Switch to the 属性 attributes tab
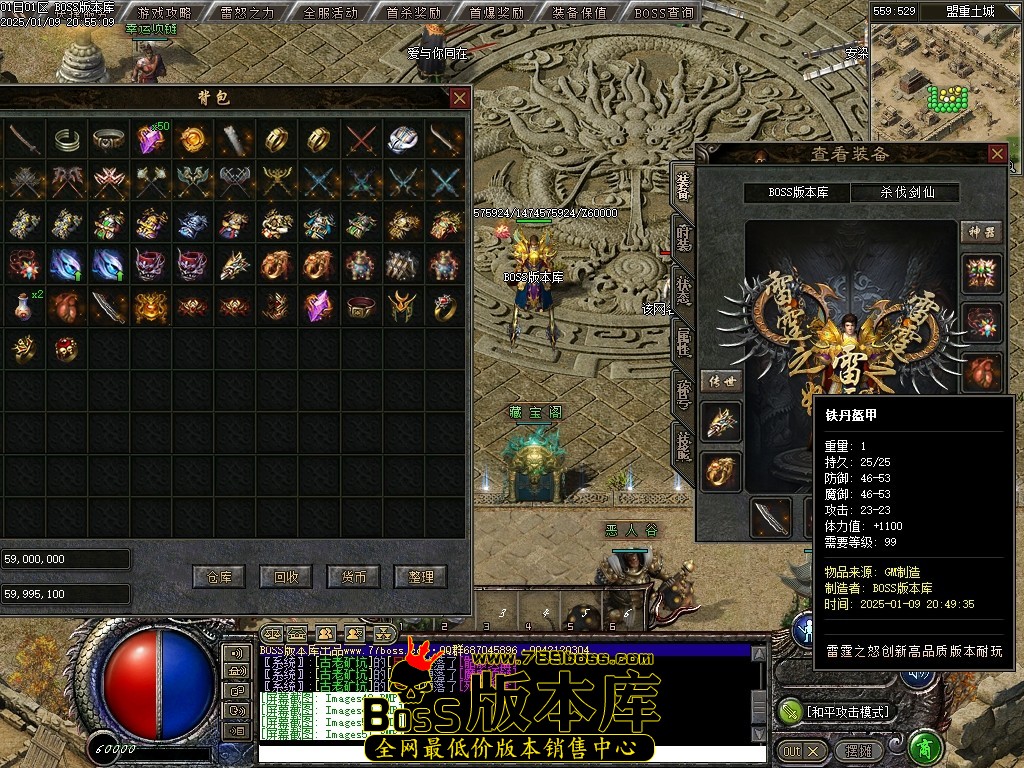This screenshot has width=1024, height=768. (x=683, y=341)
